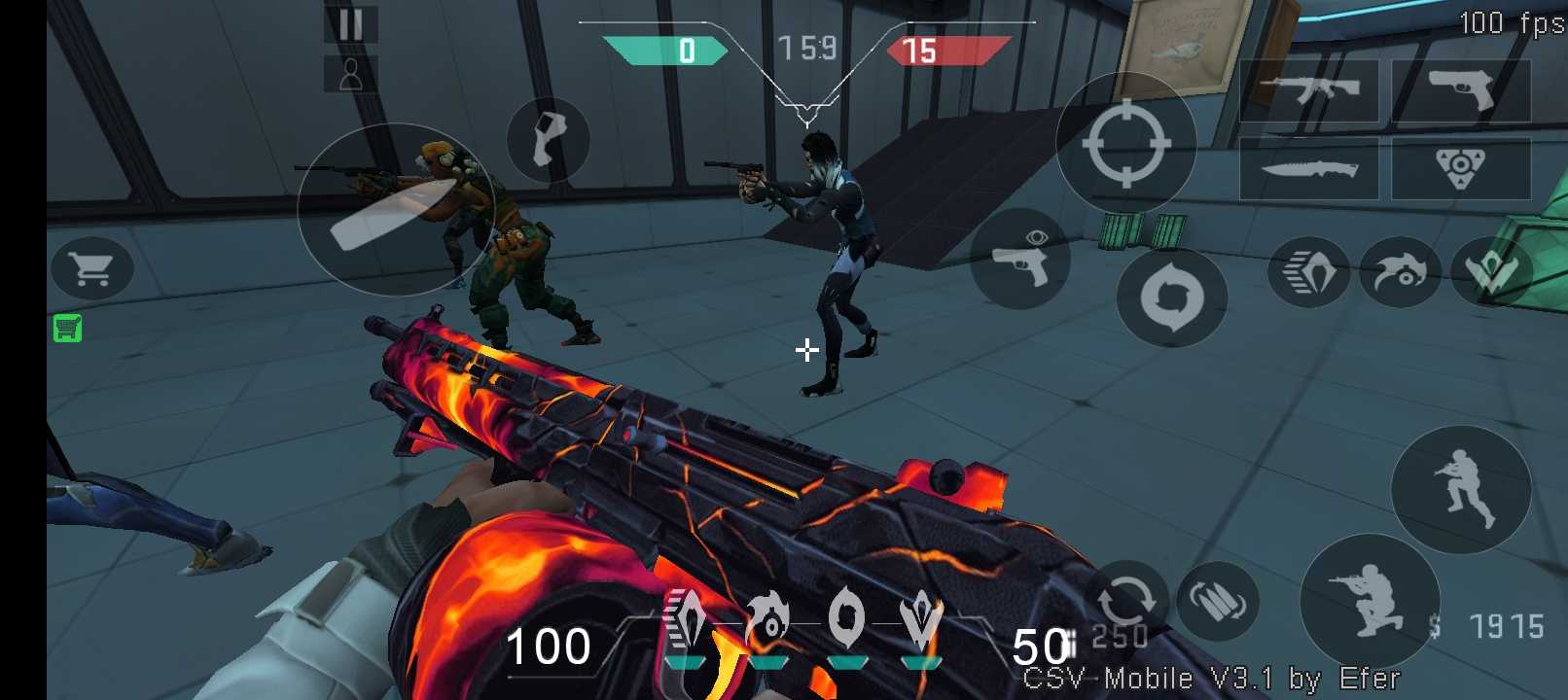Tap the circular swap arrows button
1568x700 pixels.
(1171, 297)
